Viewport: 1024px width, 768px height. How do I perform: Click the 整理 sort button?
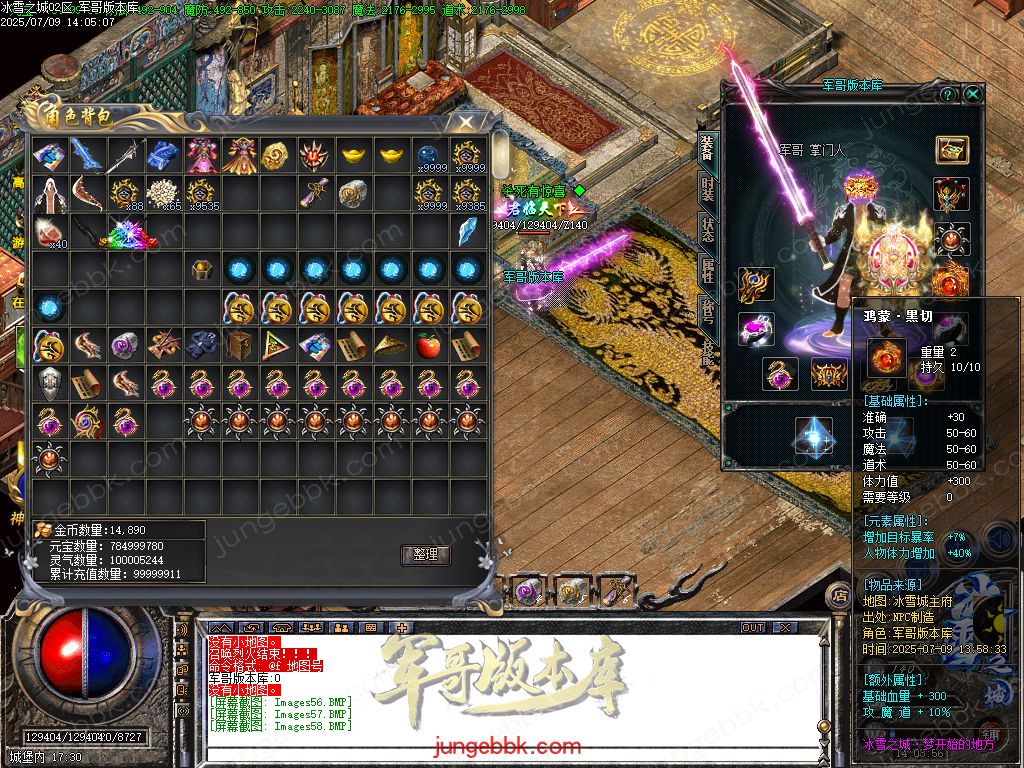(x=425, y=555)
